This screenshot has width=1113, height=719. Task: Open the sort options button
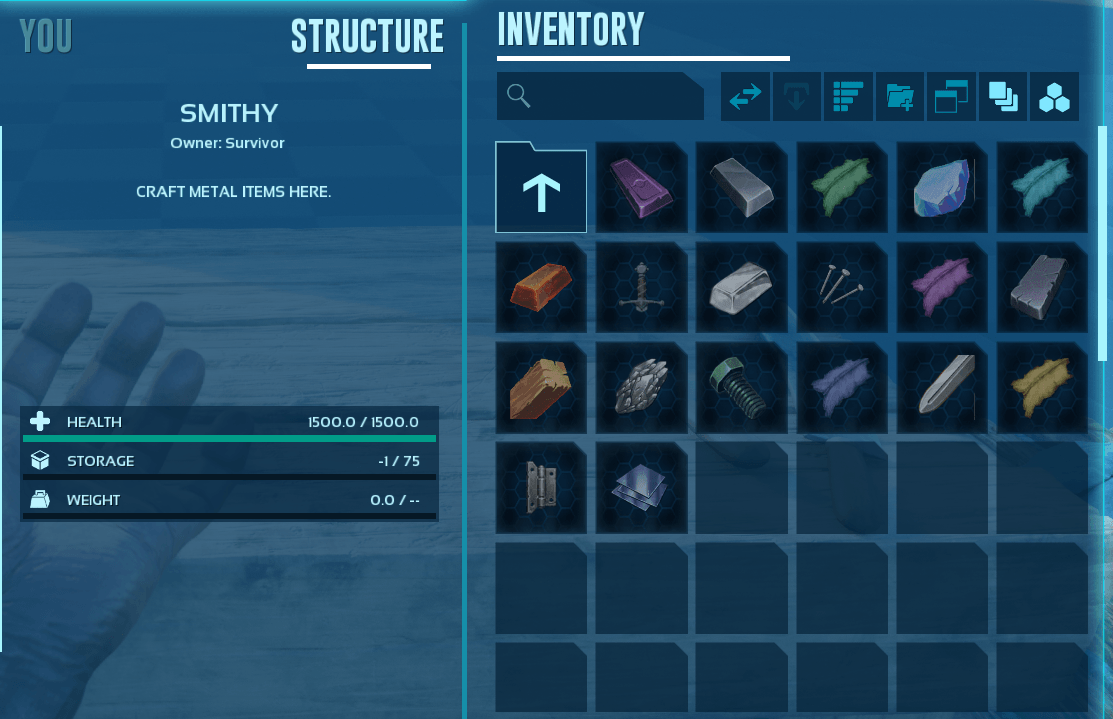(x=848, y=97)
